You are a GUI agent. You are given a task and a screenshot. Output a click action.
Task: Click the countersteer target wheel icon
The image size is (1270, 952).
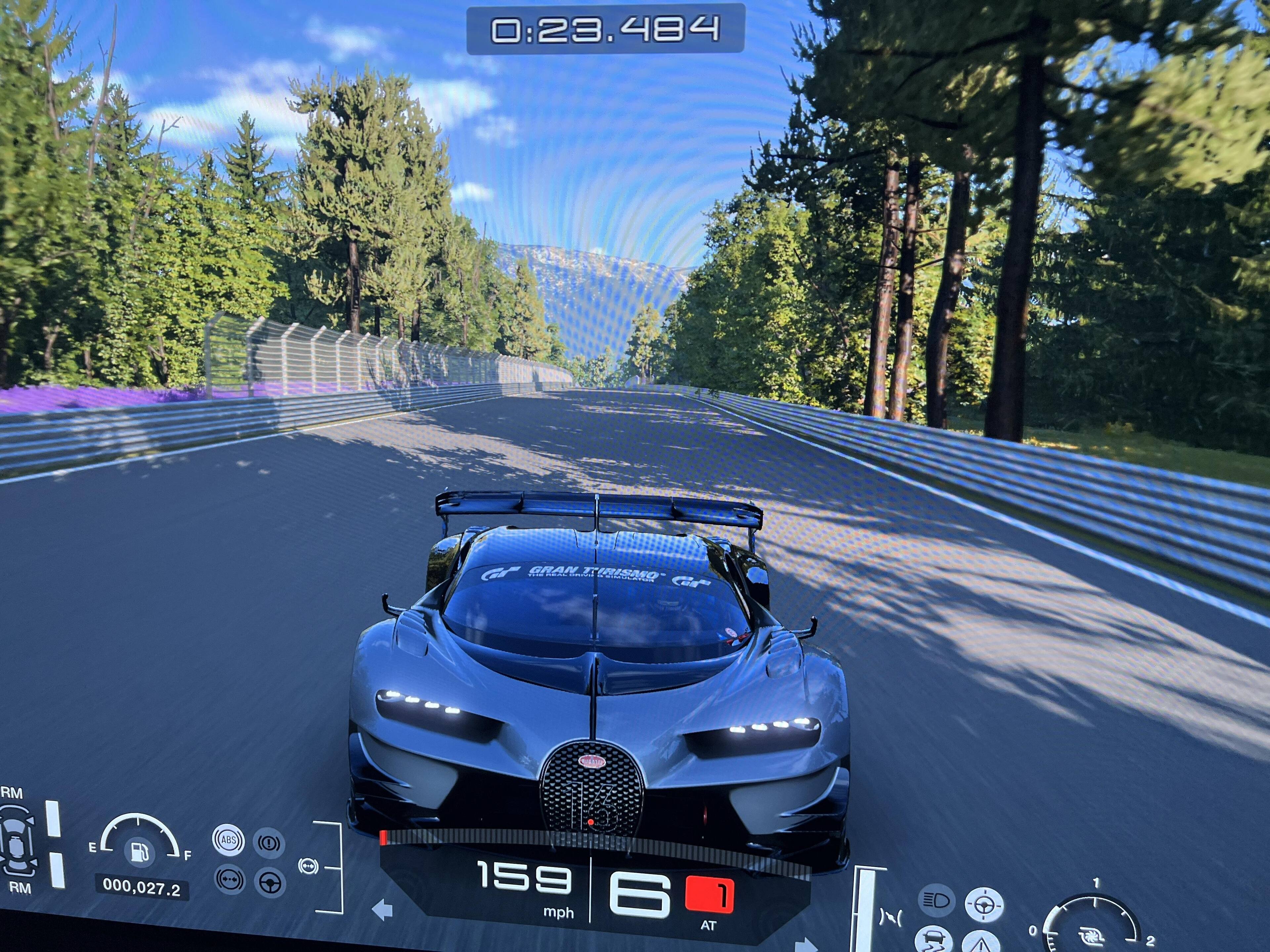(x=984, y=905)
